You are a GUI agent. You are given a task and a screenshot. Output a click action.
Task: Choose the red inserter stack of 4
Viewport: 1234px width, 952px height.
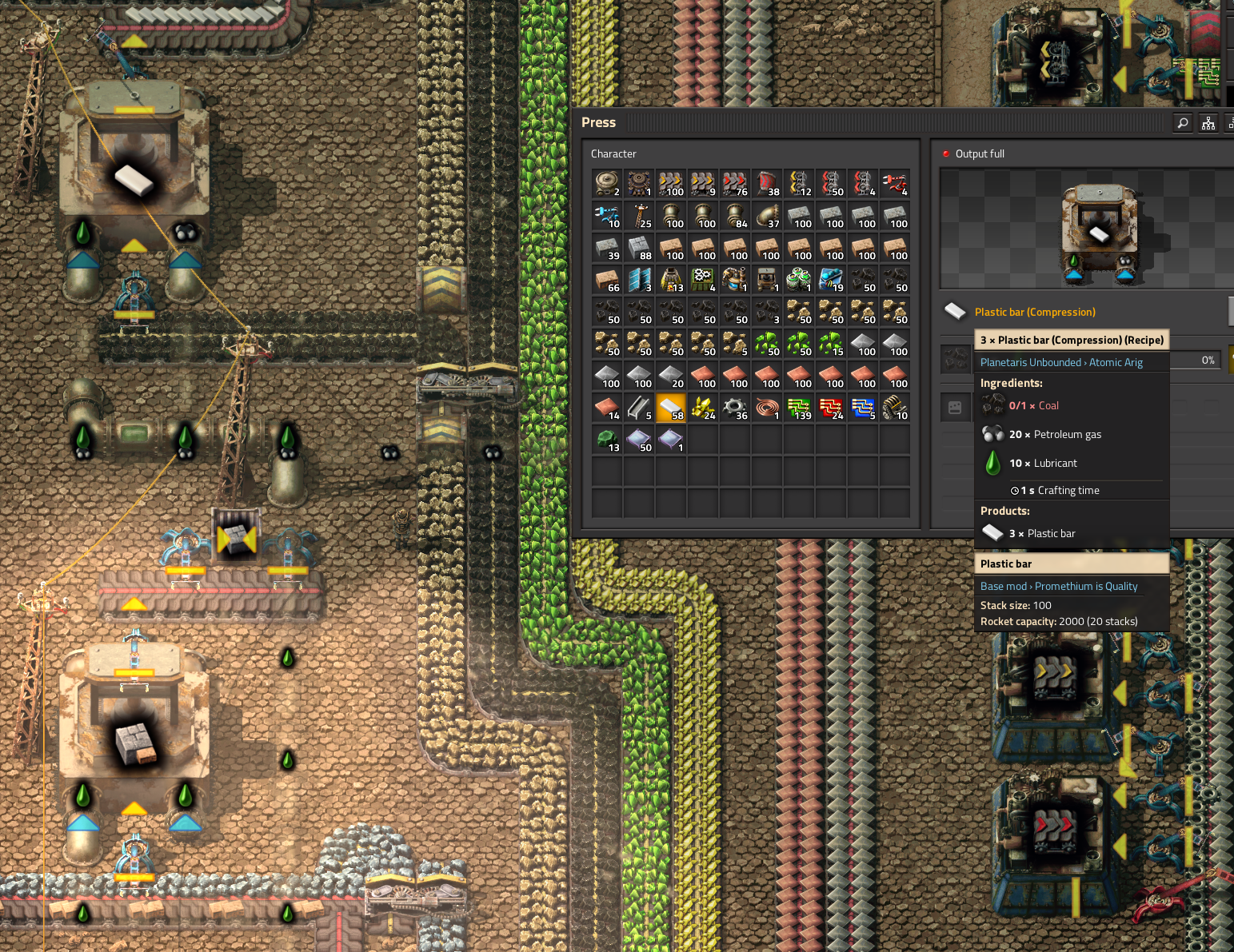click(x=895, y=184)
